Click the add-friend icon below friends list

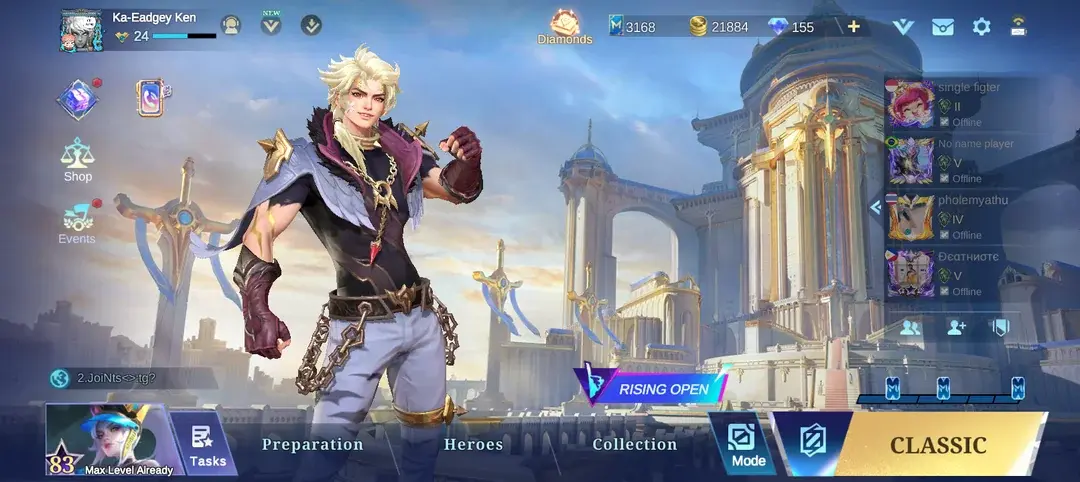tap(956, 327)
